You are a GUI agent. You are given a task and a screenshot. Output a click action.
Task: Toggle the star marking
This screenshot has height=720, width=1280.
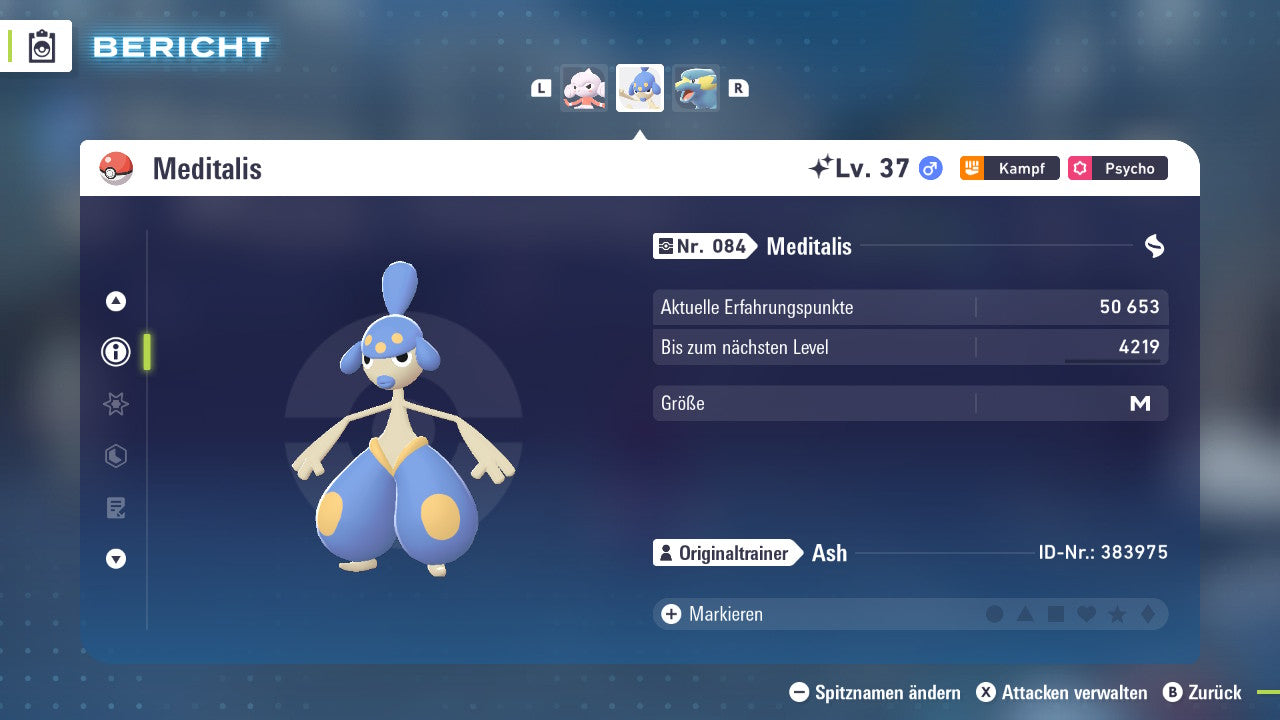pos(1115,614)
